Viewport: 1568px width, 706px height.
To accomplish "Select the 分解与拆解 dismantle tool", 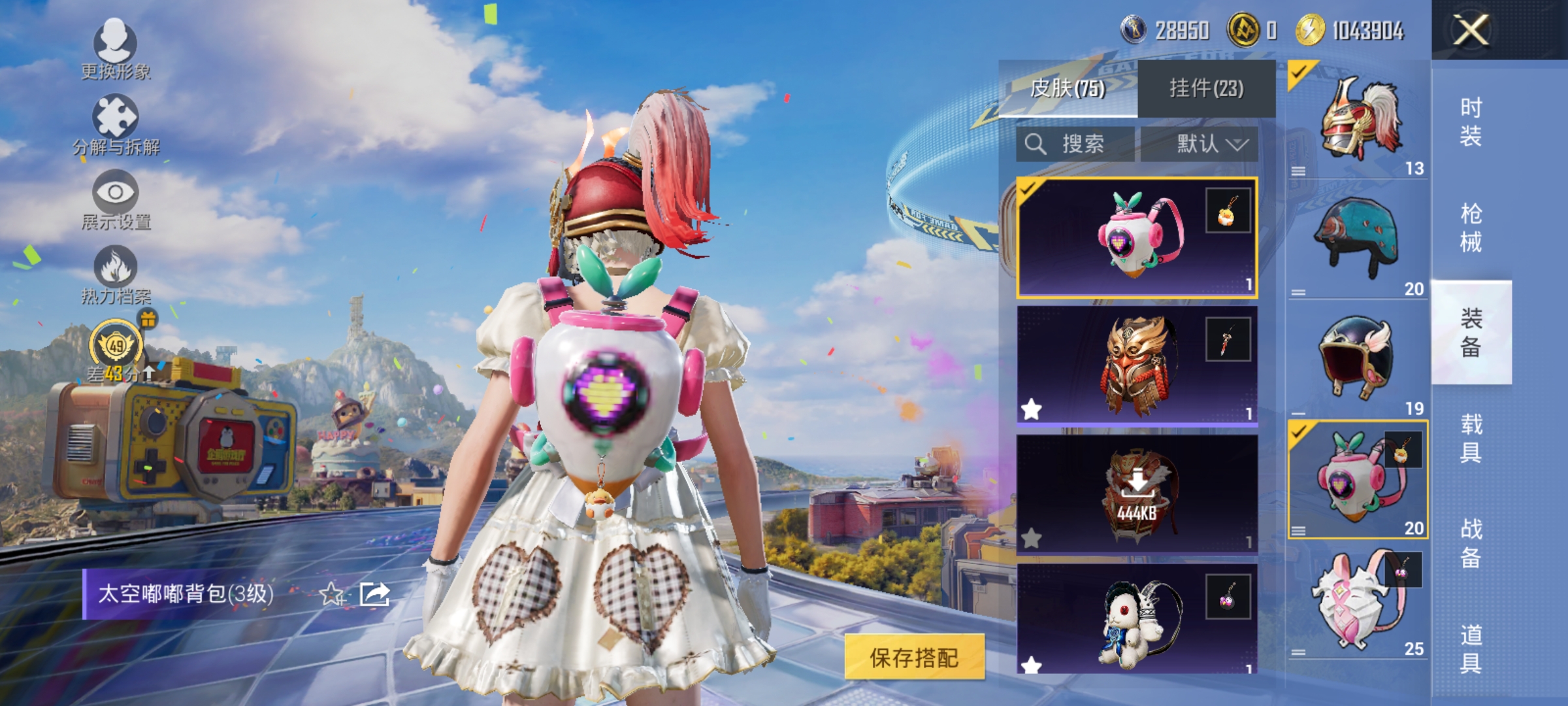I will click(x=116, y=121).
